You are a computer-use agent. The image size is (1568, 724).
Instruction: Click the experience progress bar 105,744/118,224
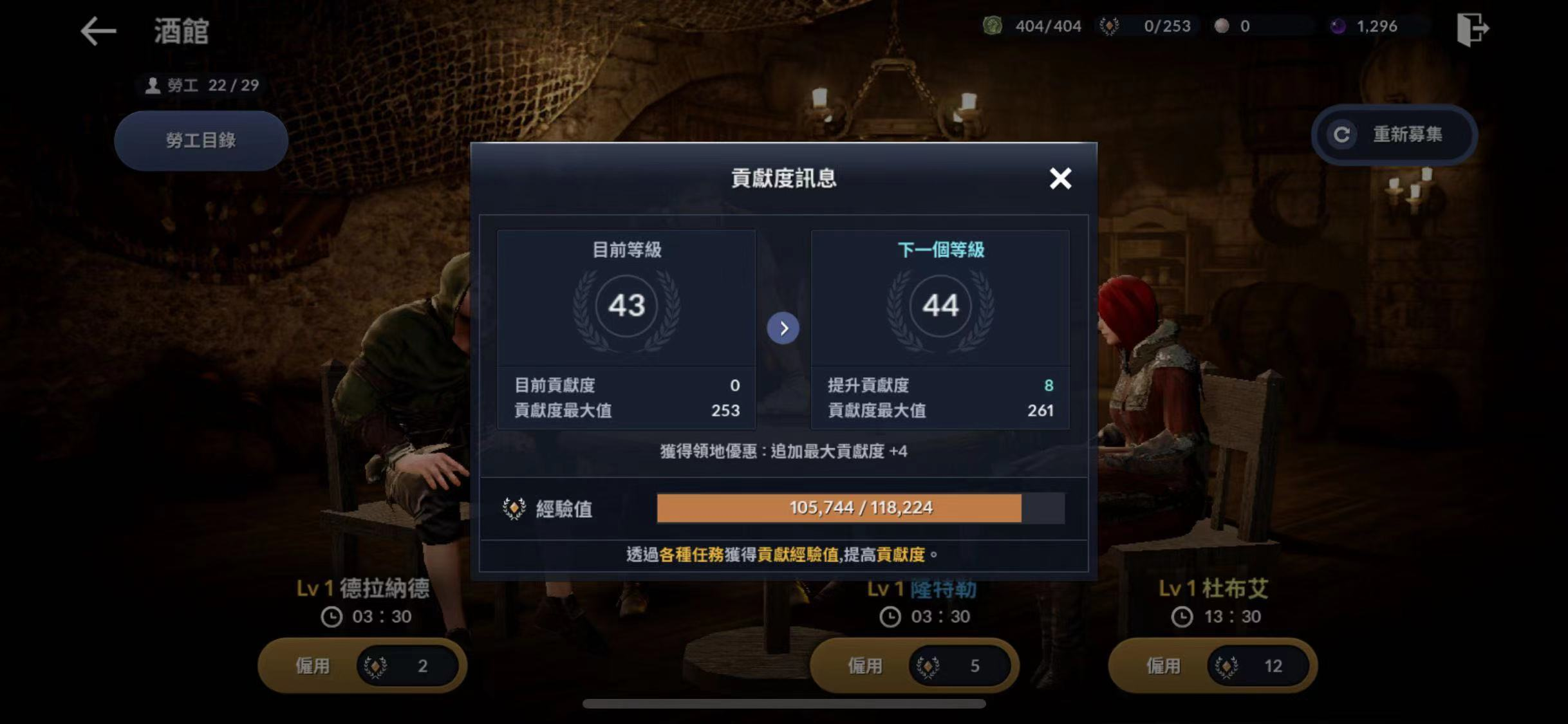[838, 507]
